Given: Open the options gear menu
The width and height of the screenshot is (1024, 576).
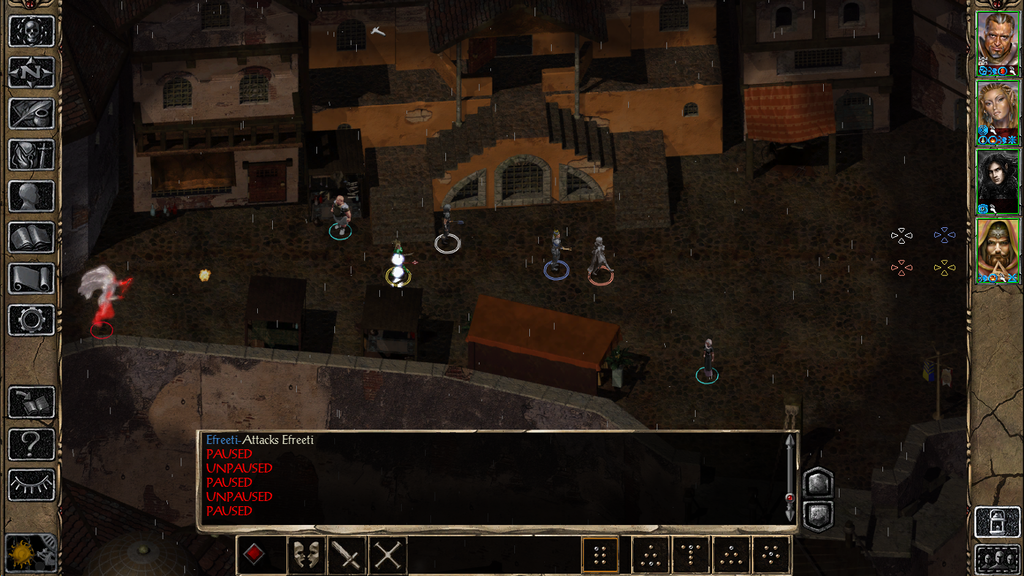Looking at the screenshot, I should coord(31,320).
